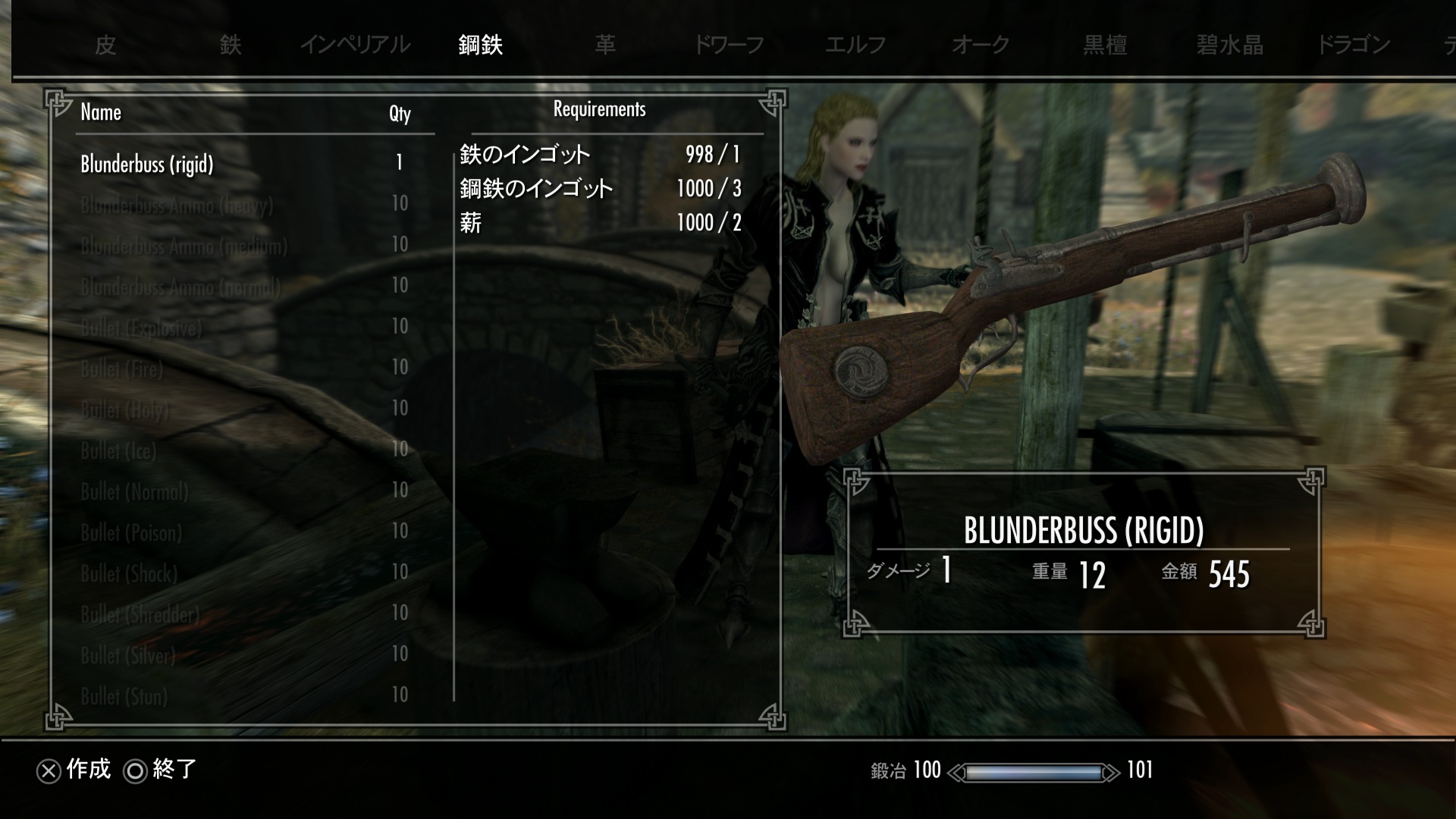
Task: Select the Bullet (Shock) row
Action: (129, 573)
